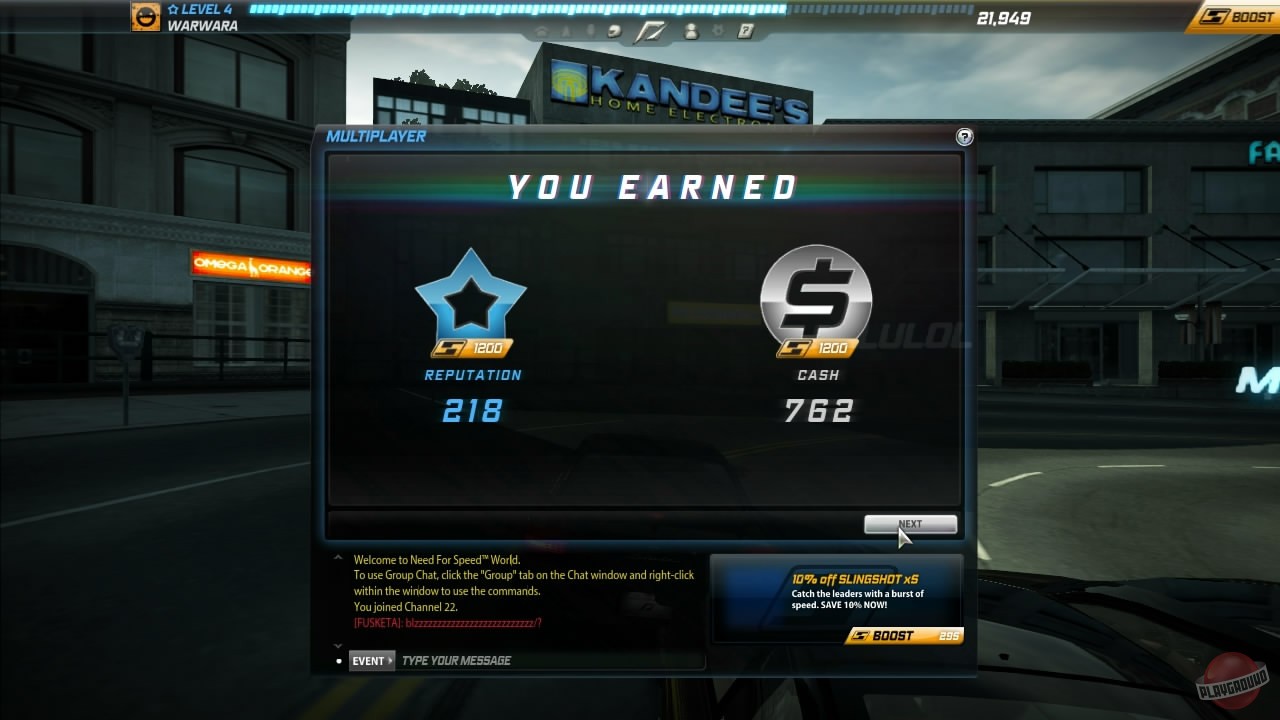Open the Multiplayer window help question mark

[964, 138]
